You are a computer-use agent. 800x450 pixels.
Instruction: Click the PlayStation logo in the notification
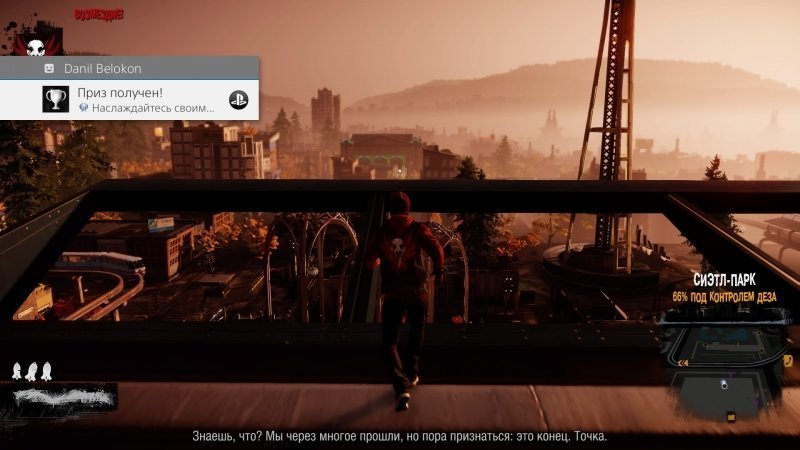click(x=238, y=100)
